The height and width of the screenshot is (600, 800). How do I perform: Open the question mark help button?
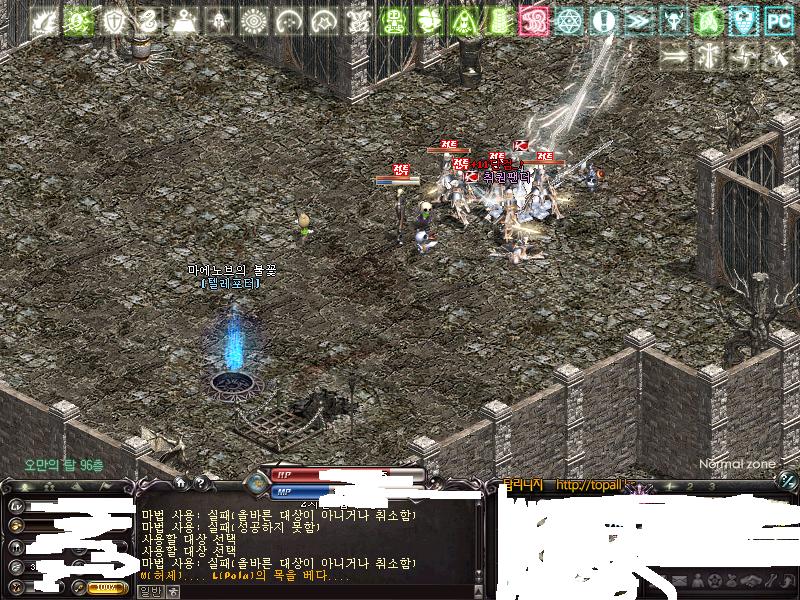(x=200, y=483)
